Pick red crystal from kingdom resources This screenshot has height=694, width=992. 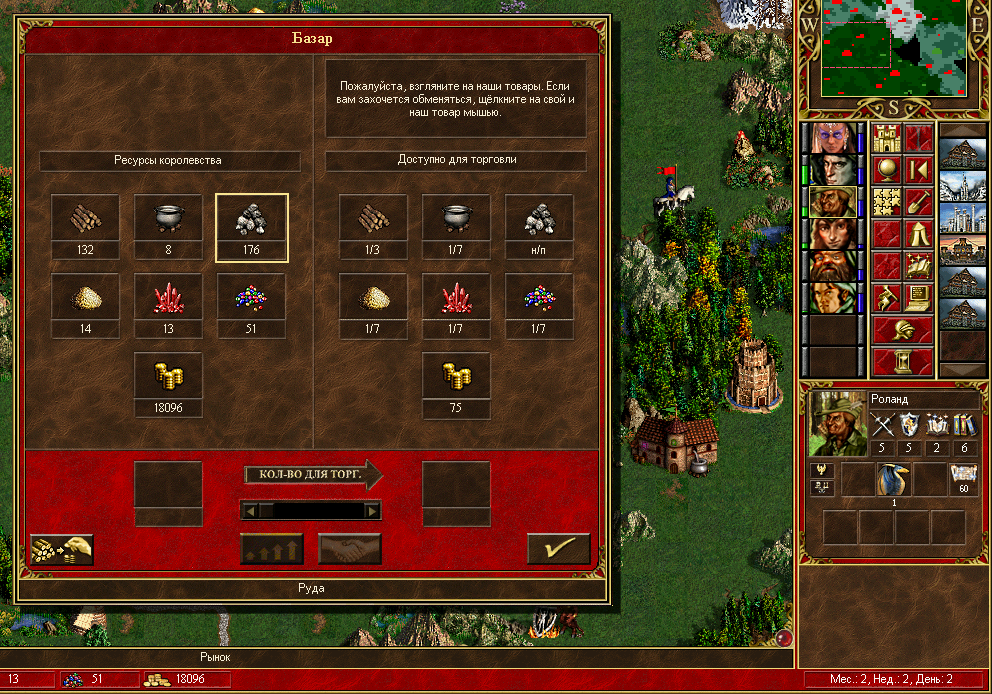tap(168, 297)
